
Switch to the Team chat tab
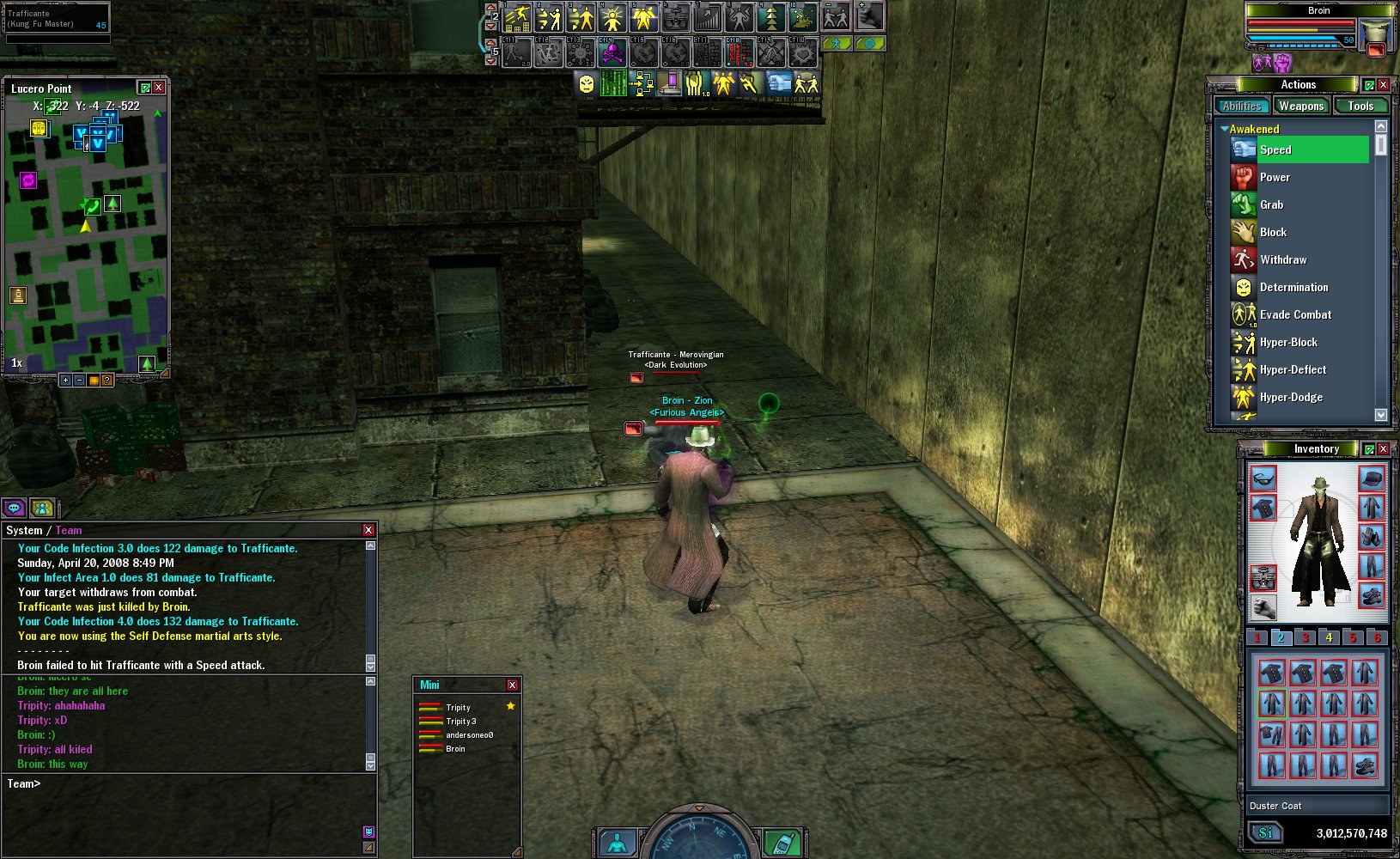point(69,531)
